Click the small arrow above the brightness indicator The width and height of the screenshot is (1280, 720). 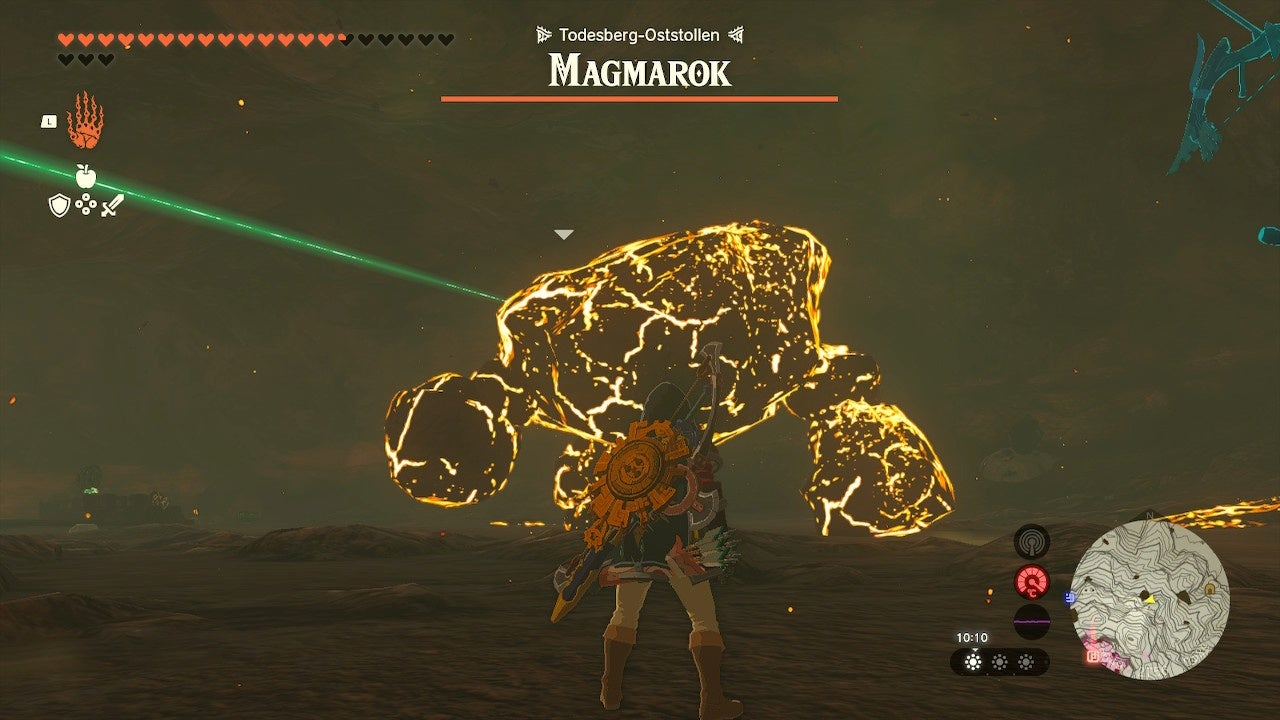tap(975, 650)
